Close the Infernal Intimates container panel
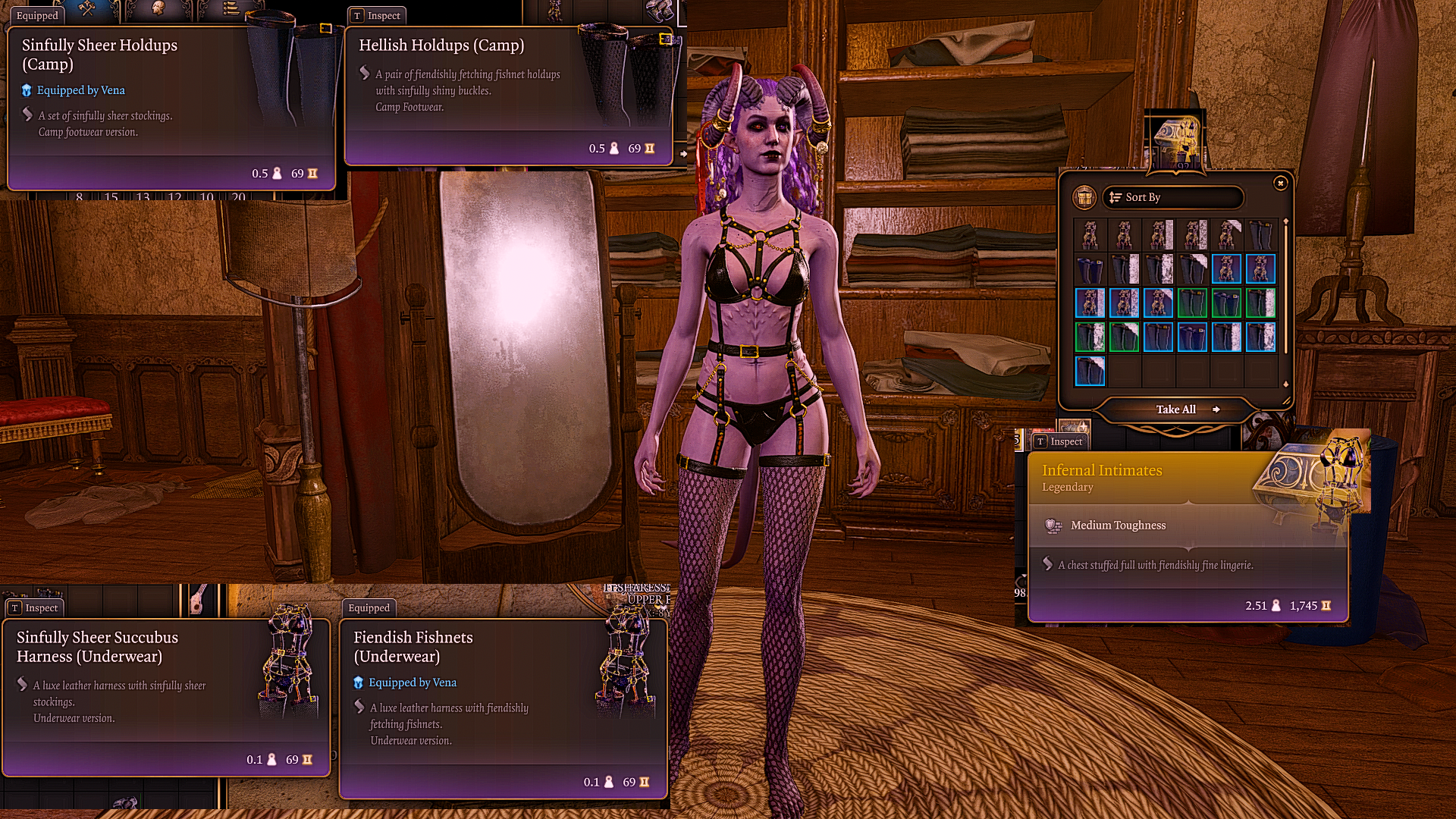Screen dimensions: 1456x819 [1280, 184]
